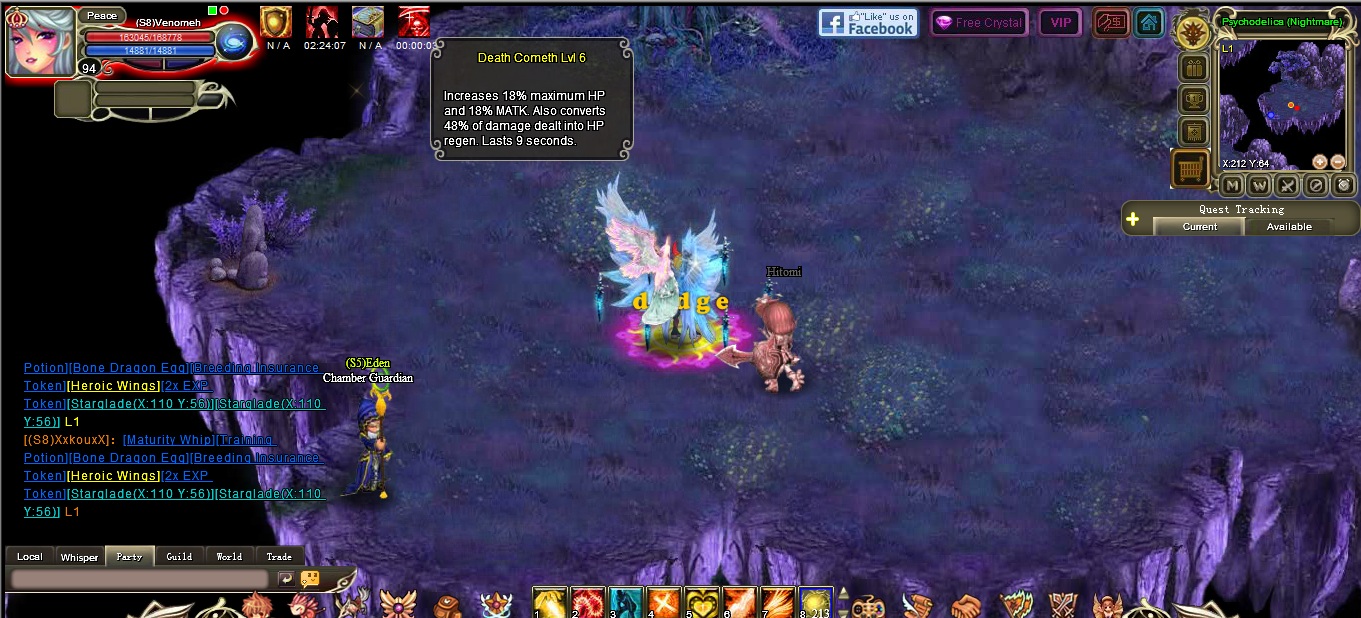
Task: Open the trophy ranking icon
Action: click(x=1194, y=100)
